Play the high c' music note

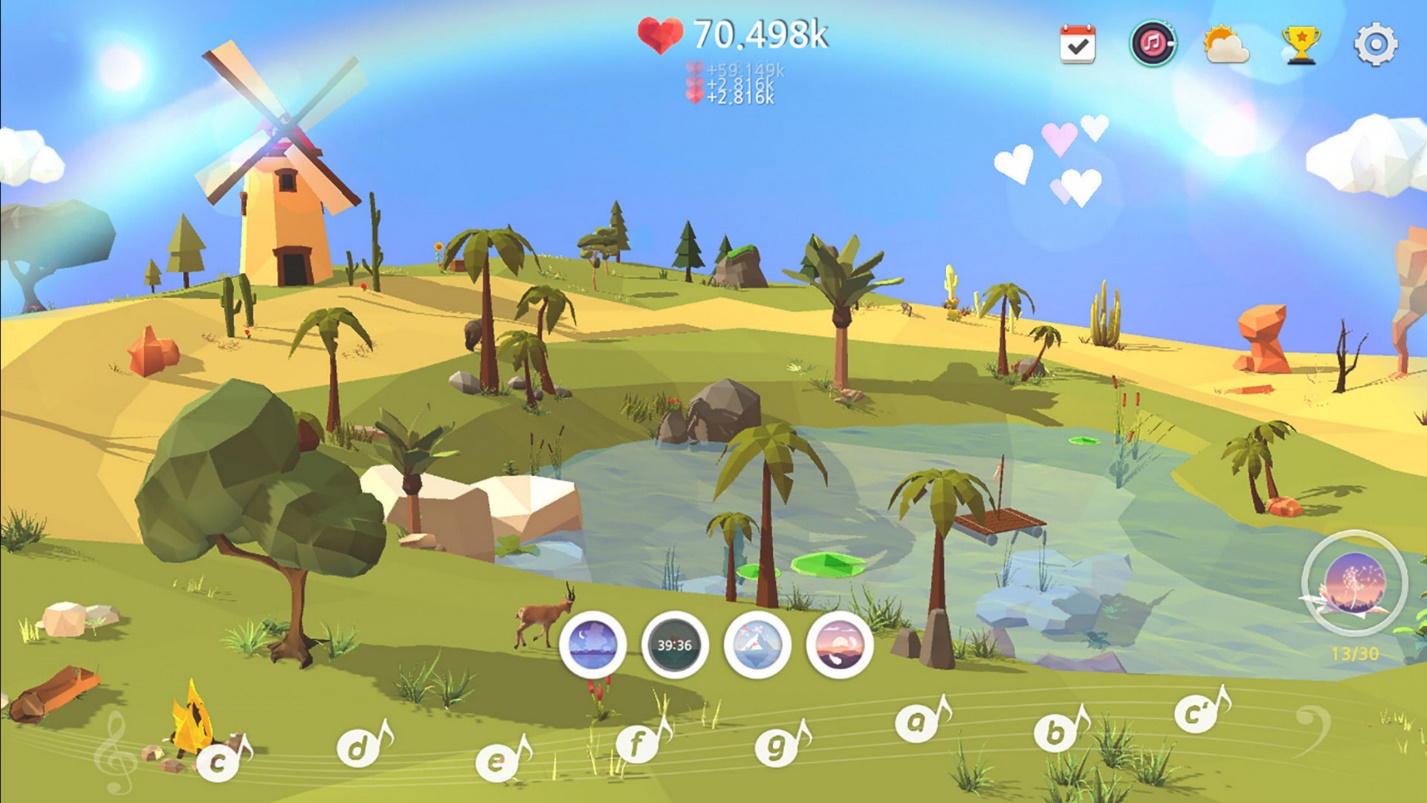(1196, 713)
